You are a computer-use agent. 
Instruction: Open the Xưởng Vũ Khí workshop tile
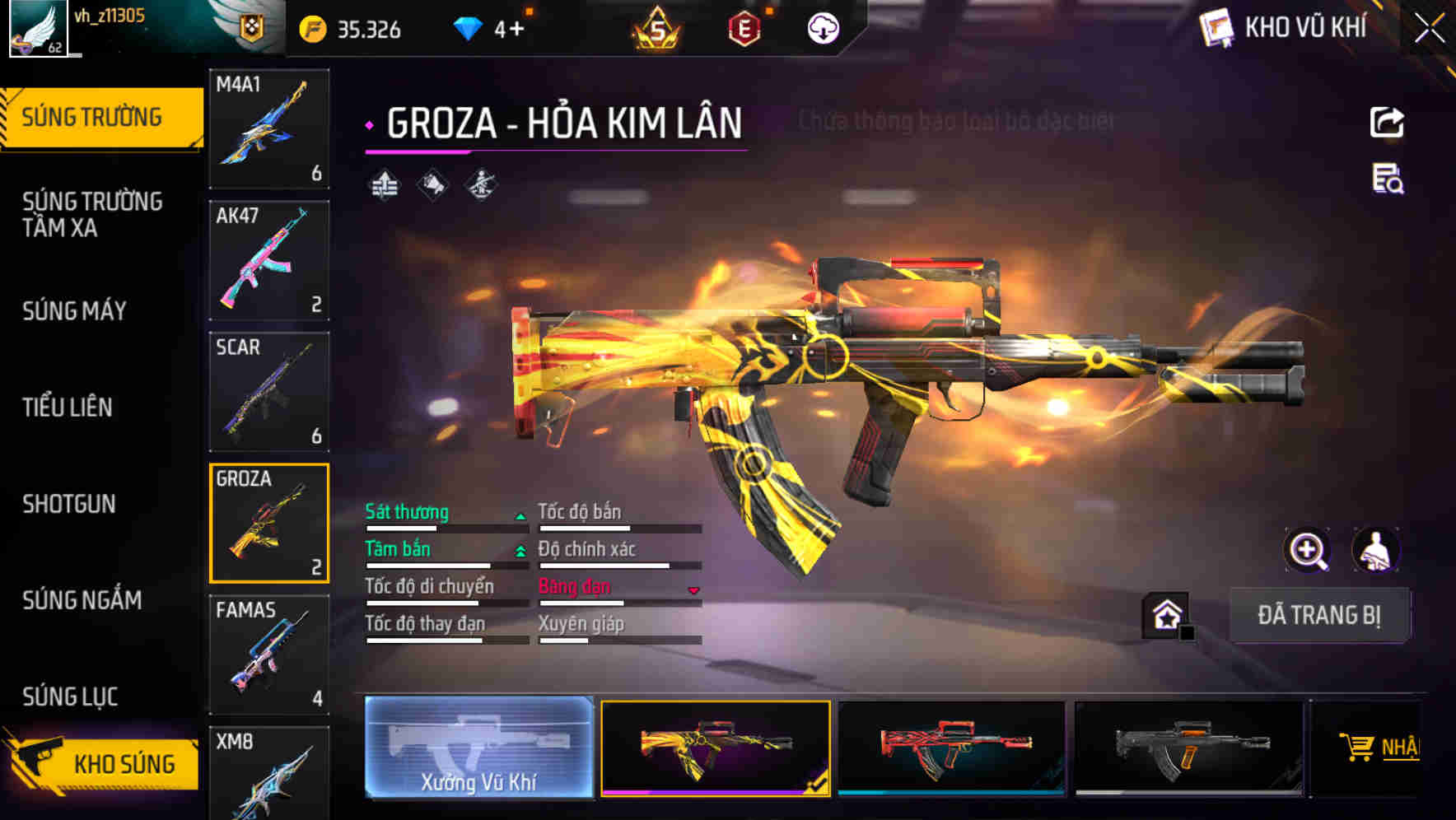pos(478,748)
